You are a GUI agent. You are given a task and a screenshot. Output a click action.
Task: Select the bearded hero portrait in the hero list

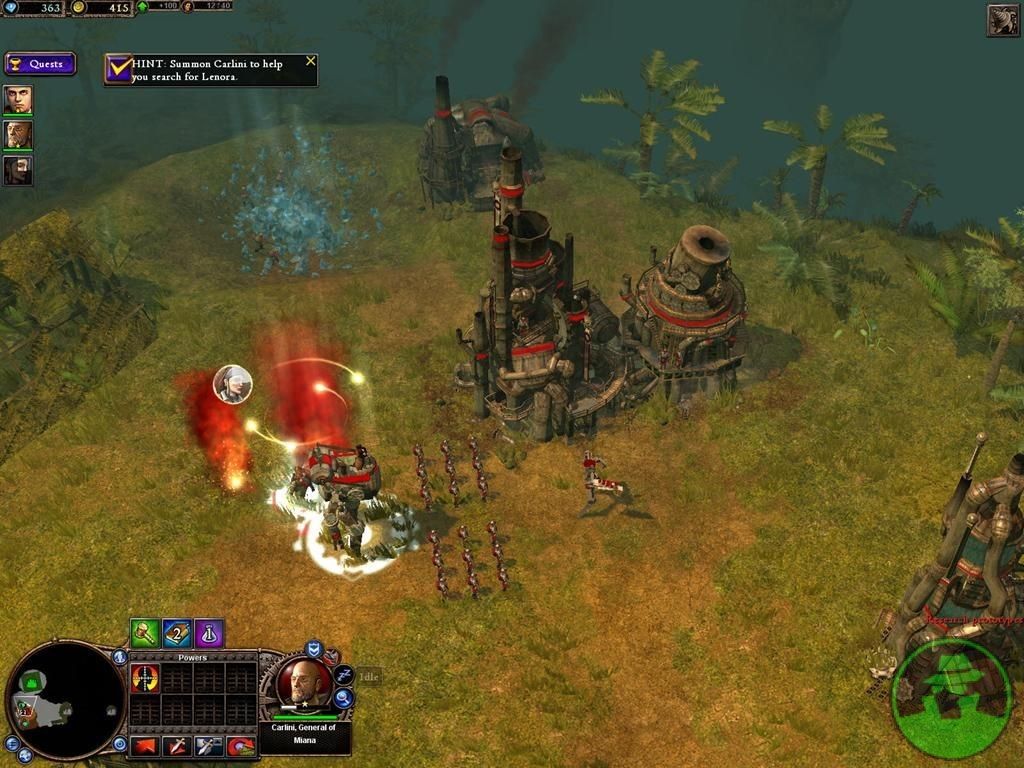(18, 135)
